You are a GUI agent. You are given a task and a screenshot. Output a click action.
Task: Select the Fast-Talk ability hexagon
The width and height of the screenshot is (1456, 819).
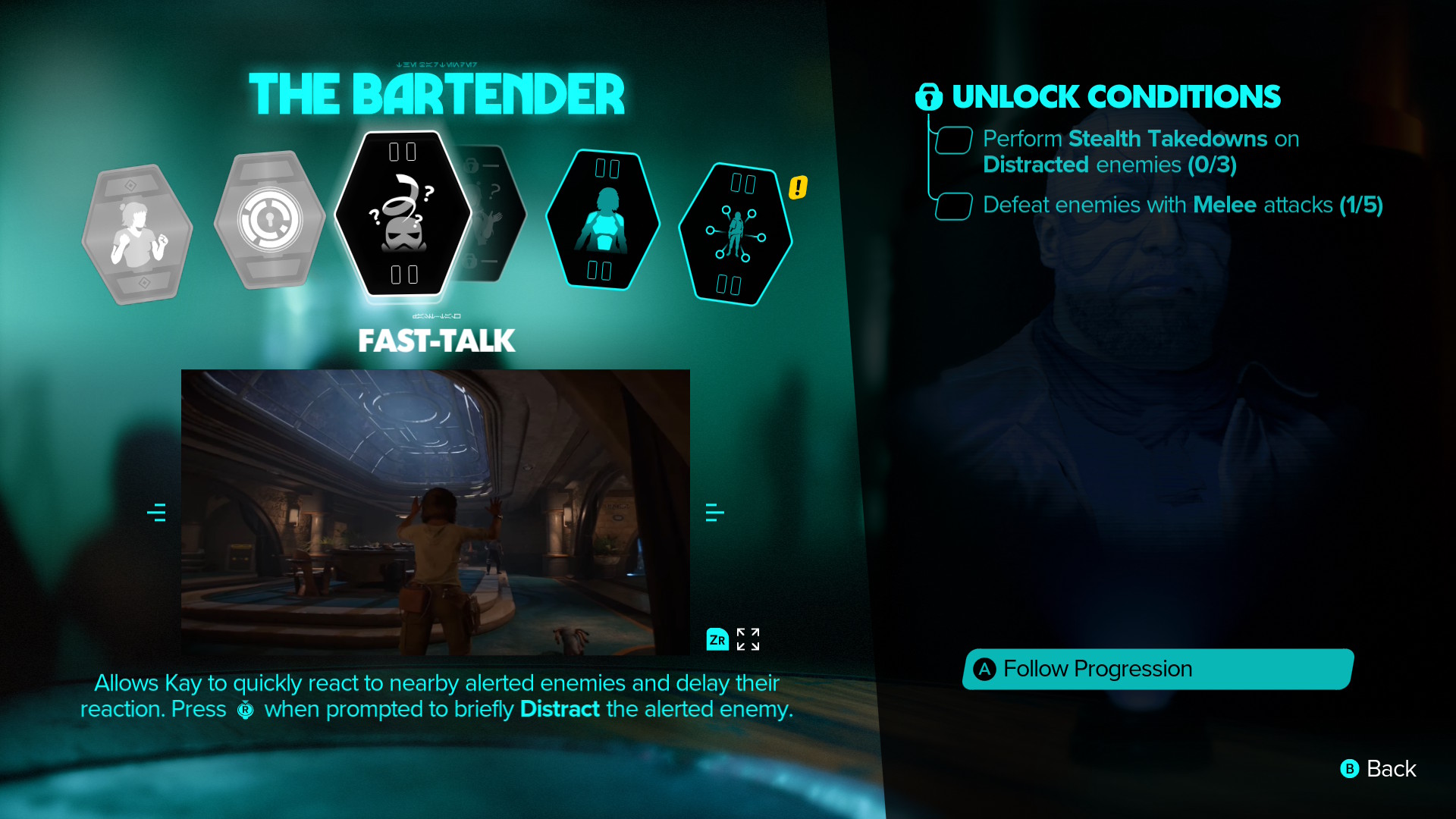point(402,214)
